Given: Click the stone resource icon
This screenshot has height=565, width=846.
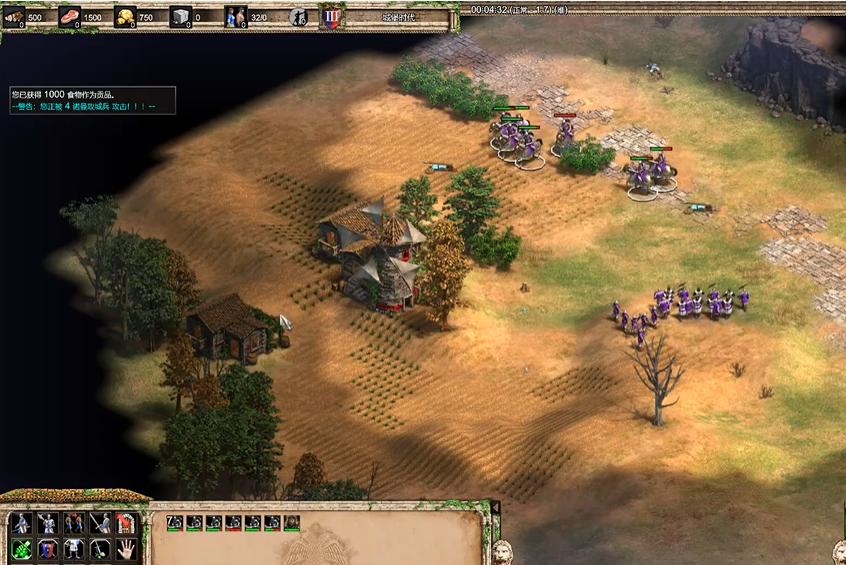Looking at the screenshot, I should 180,16.
